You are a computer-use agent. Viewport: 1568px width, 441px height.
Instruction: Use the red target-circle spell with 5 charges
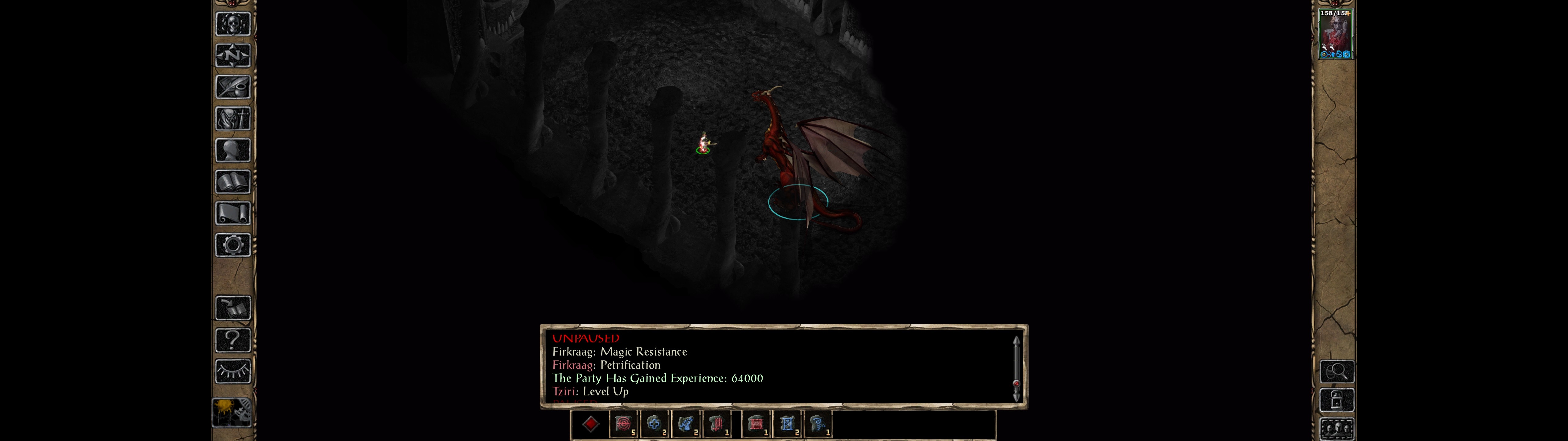(623, 424)
